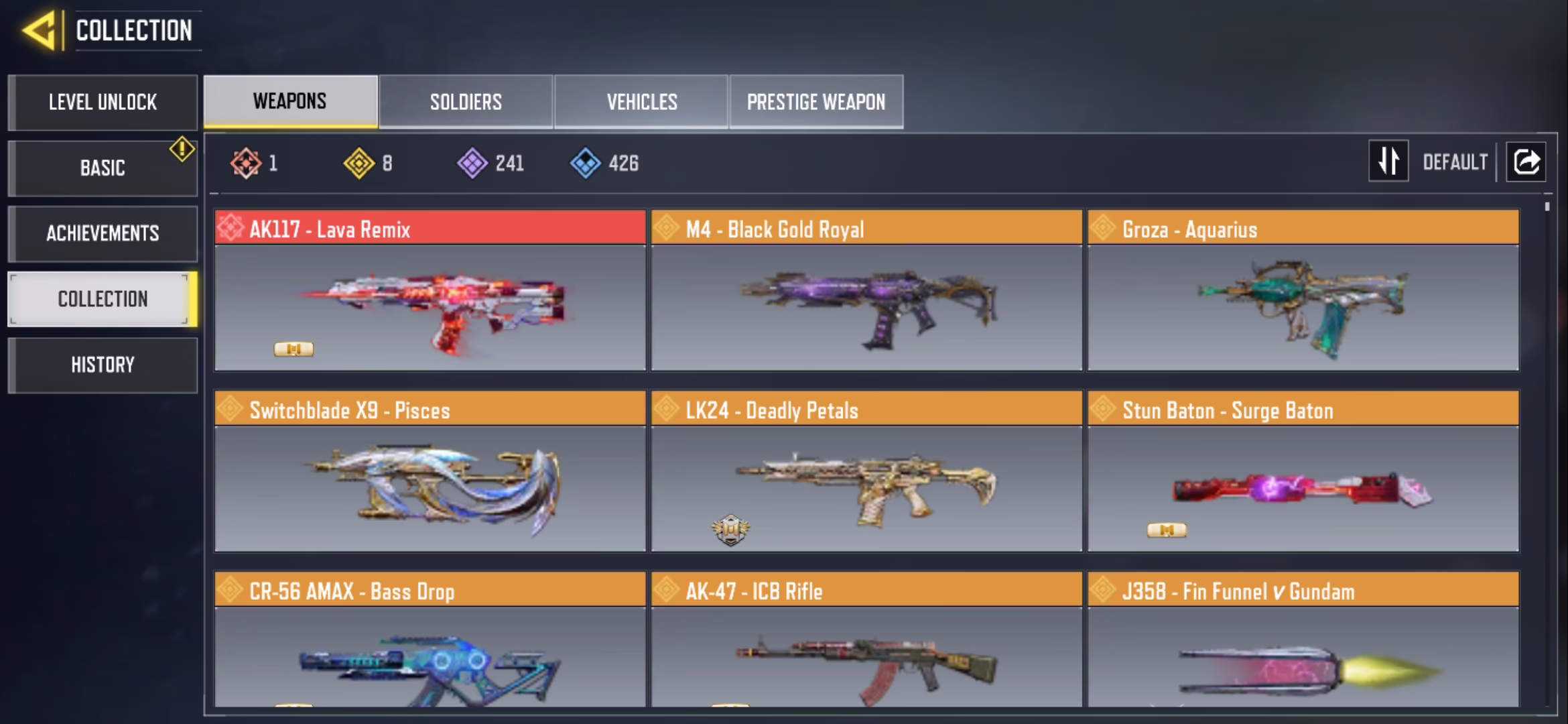Pick the Stun Baton Surge Baton card

coord(1303,473)
